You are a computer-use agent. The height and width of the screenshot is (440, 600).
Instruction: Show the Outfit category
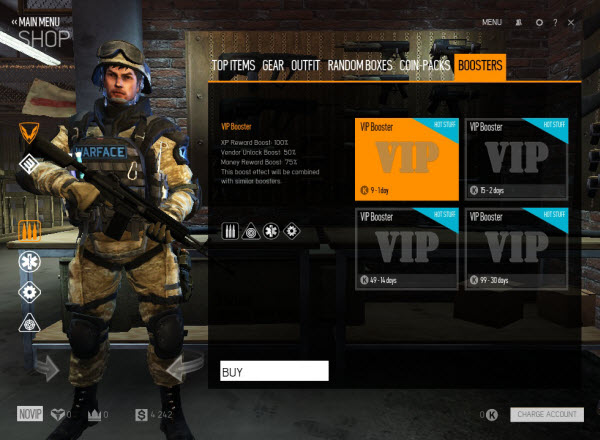click(x=306, y=66)
